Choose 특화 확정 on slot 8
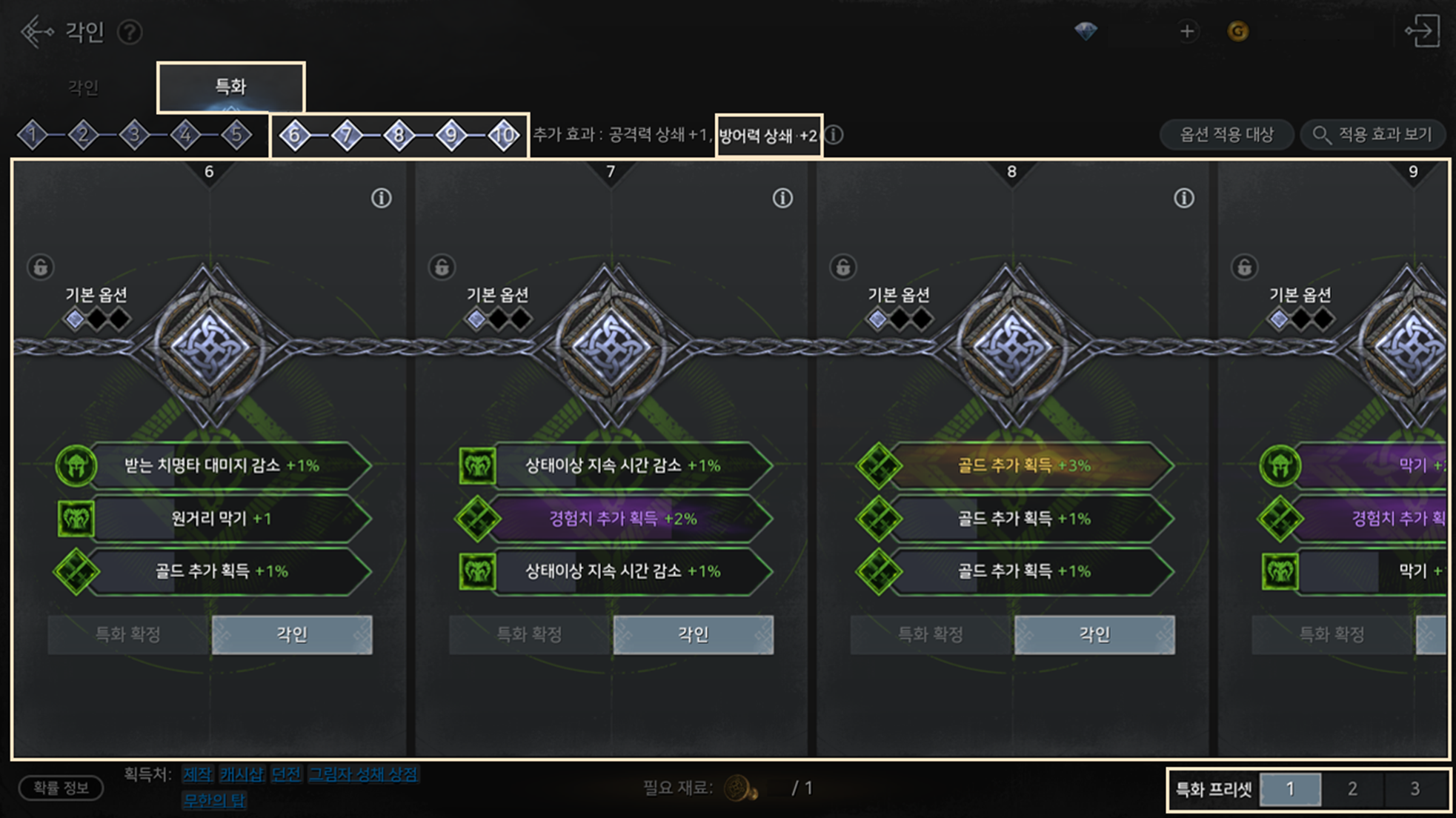The height and width of the screenshot is (818, 1456). point(931,634)
